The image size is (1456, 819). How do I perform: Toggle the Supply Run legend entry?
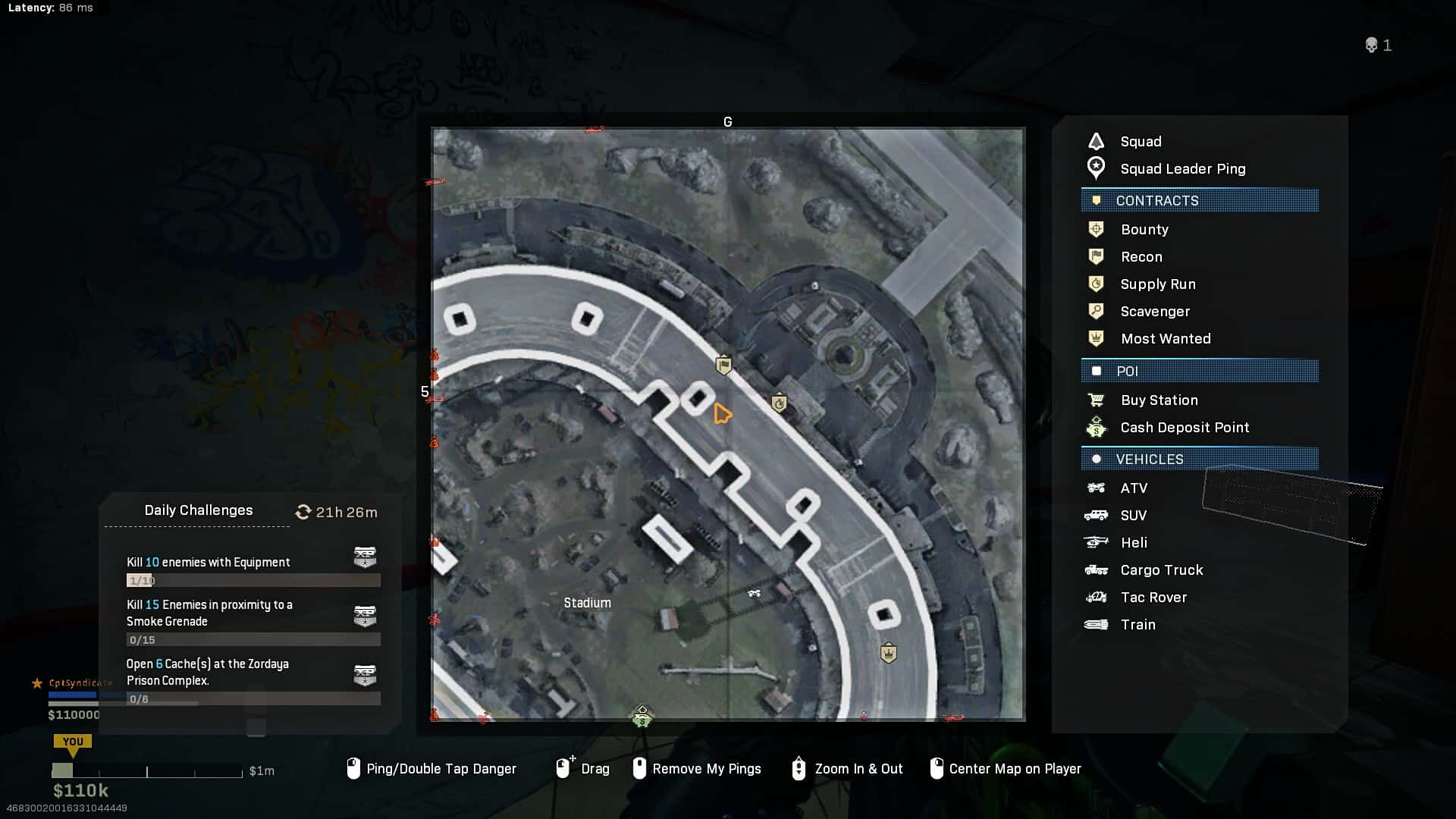tap(1157, 284)
